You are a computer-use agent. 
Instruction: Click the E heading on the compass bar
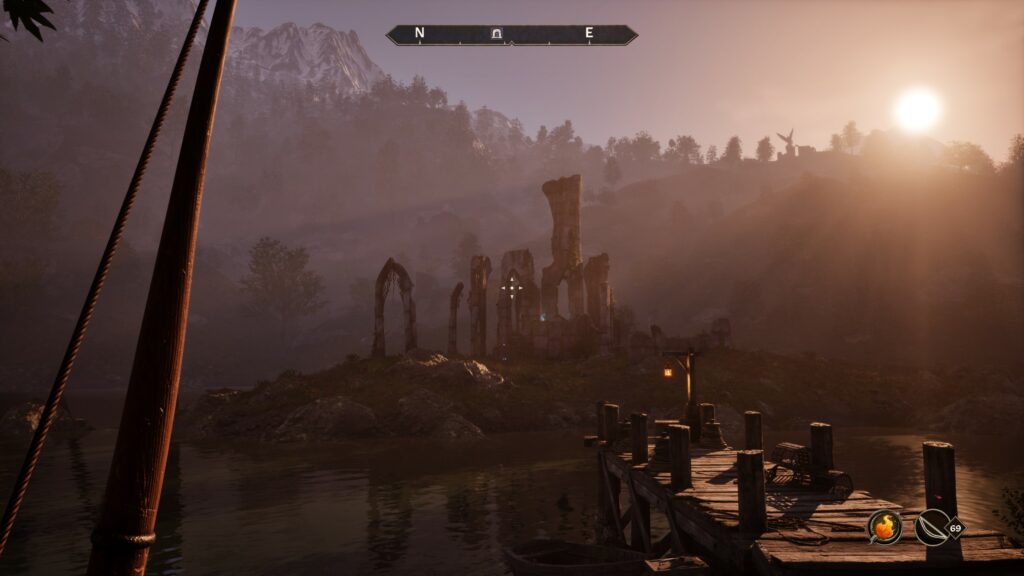589,33
